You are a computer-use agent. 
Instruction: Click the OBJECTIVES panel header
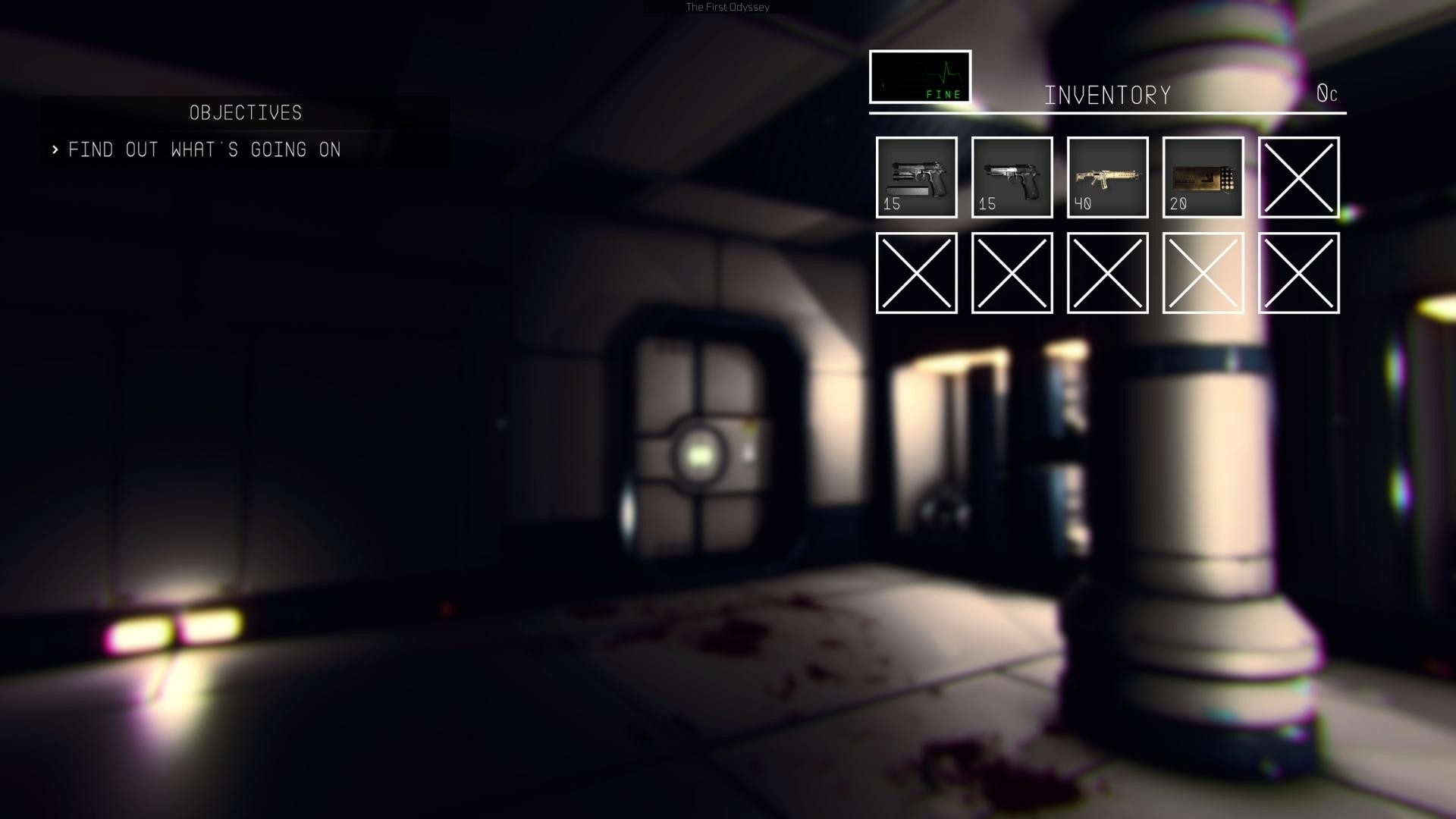coord(244,113)
